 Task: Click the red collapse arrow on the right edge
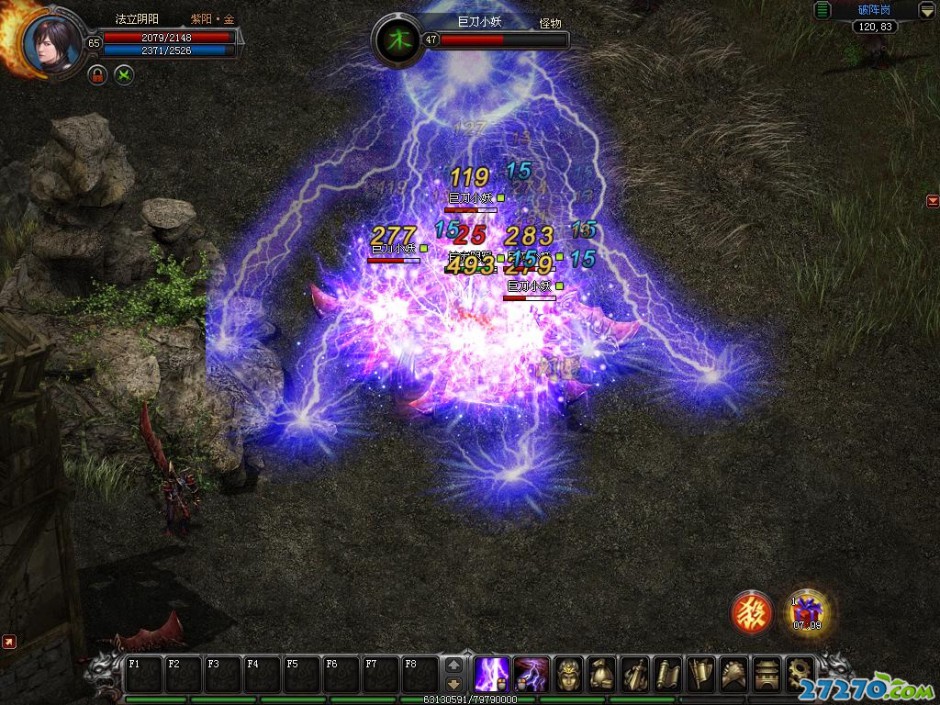pyautogui.click(x=932, y=201)
